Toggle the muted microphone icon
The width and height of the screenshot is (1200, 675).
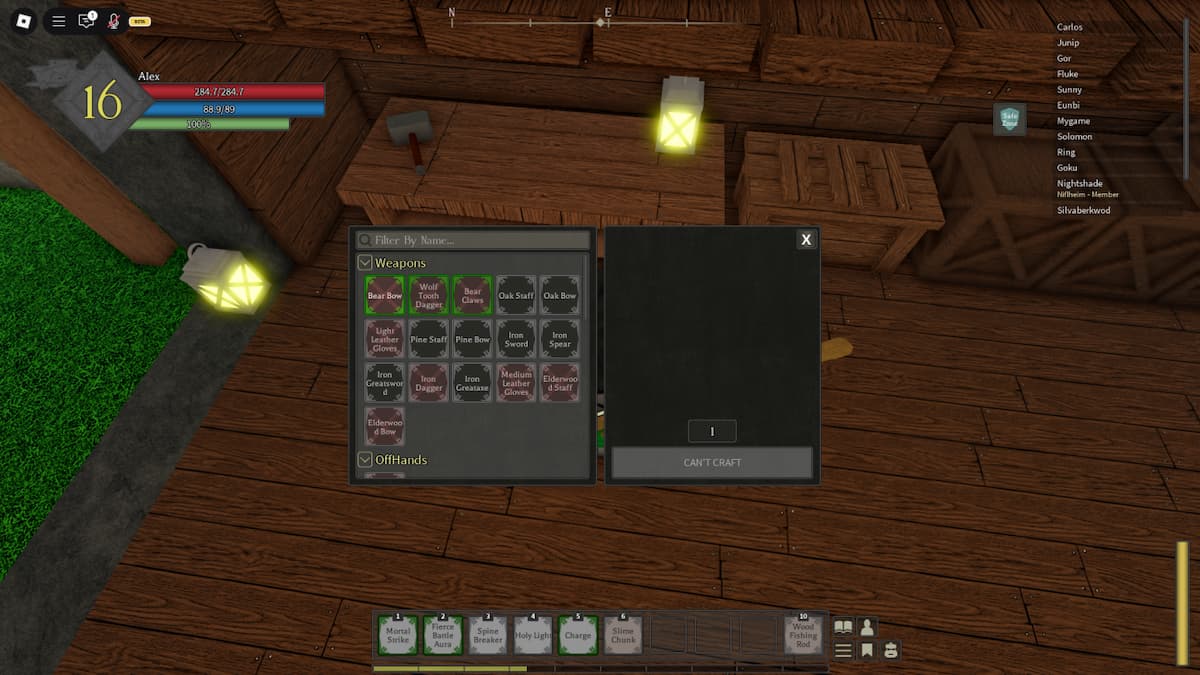113,20
